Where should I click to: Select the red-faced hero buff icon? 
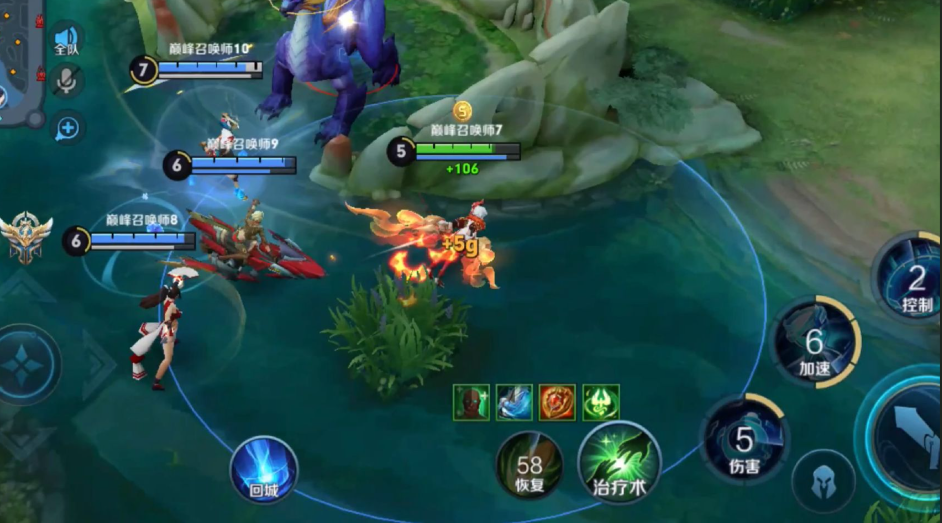470,402
